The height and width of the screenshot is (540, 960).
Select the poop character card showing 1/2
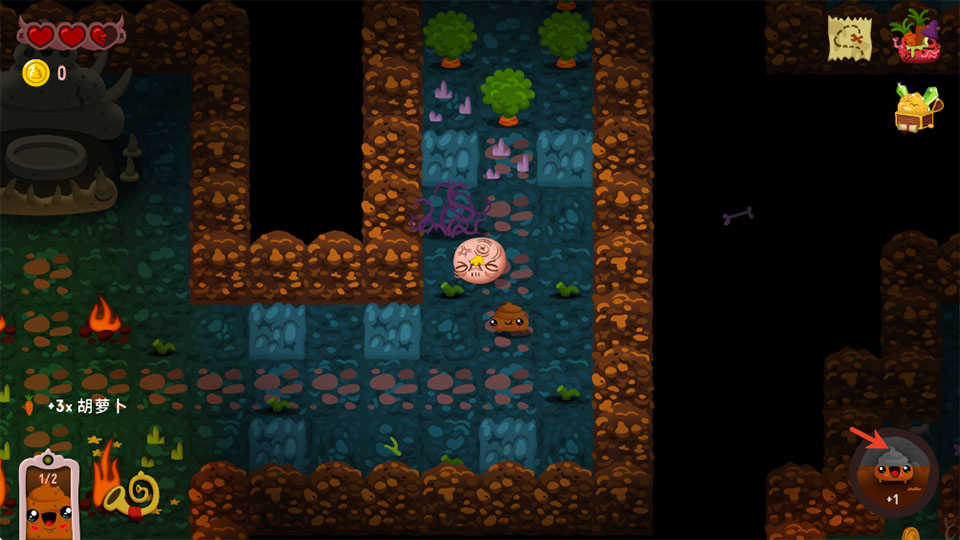49,497
